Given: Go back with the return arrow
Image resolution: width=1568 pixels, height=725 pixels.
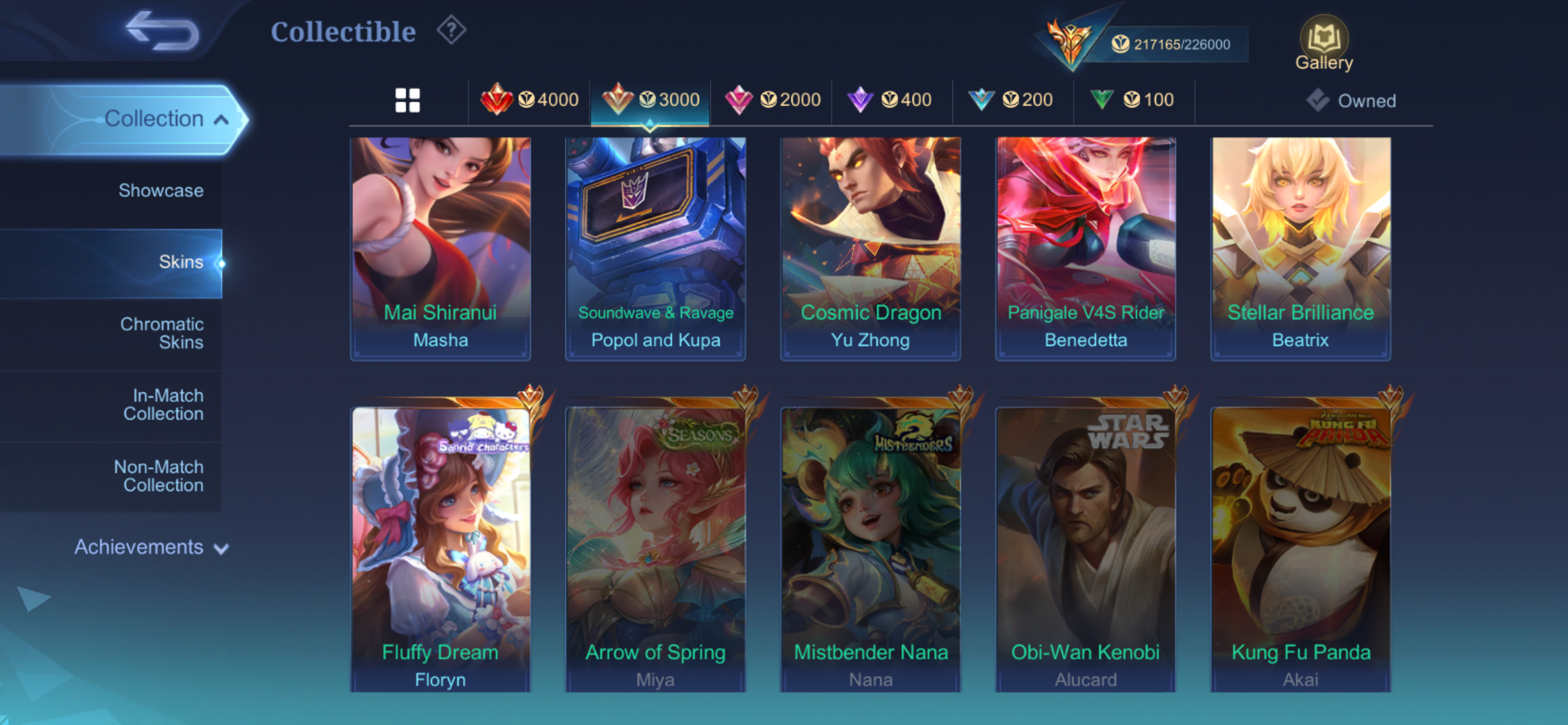Looking at the screenshot, I should [x=162, y=31].
